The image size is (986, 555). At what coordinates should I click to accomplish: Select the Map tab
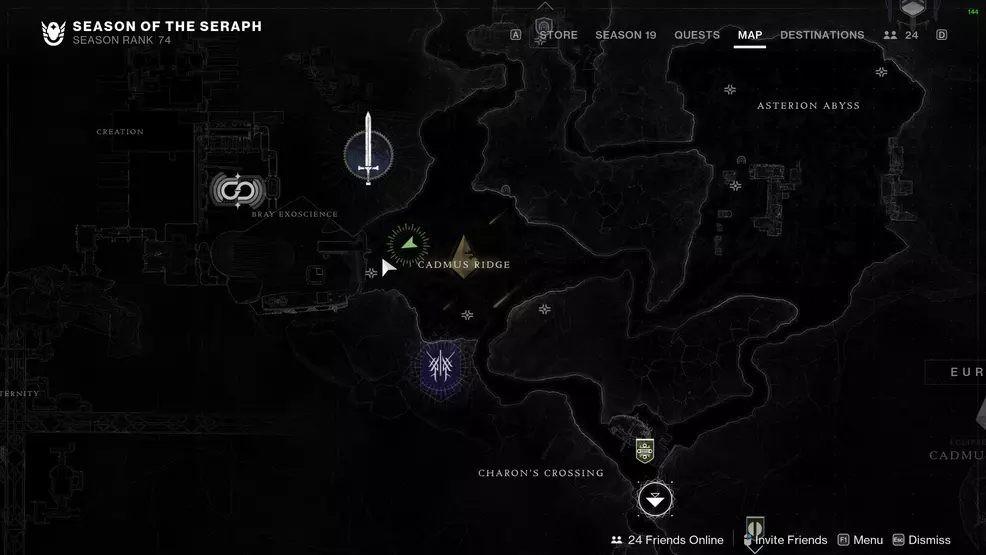(x=749, y=35)
